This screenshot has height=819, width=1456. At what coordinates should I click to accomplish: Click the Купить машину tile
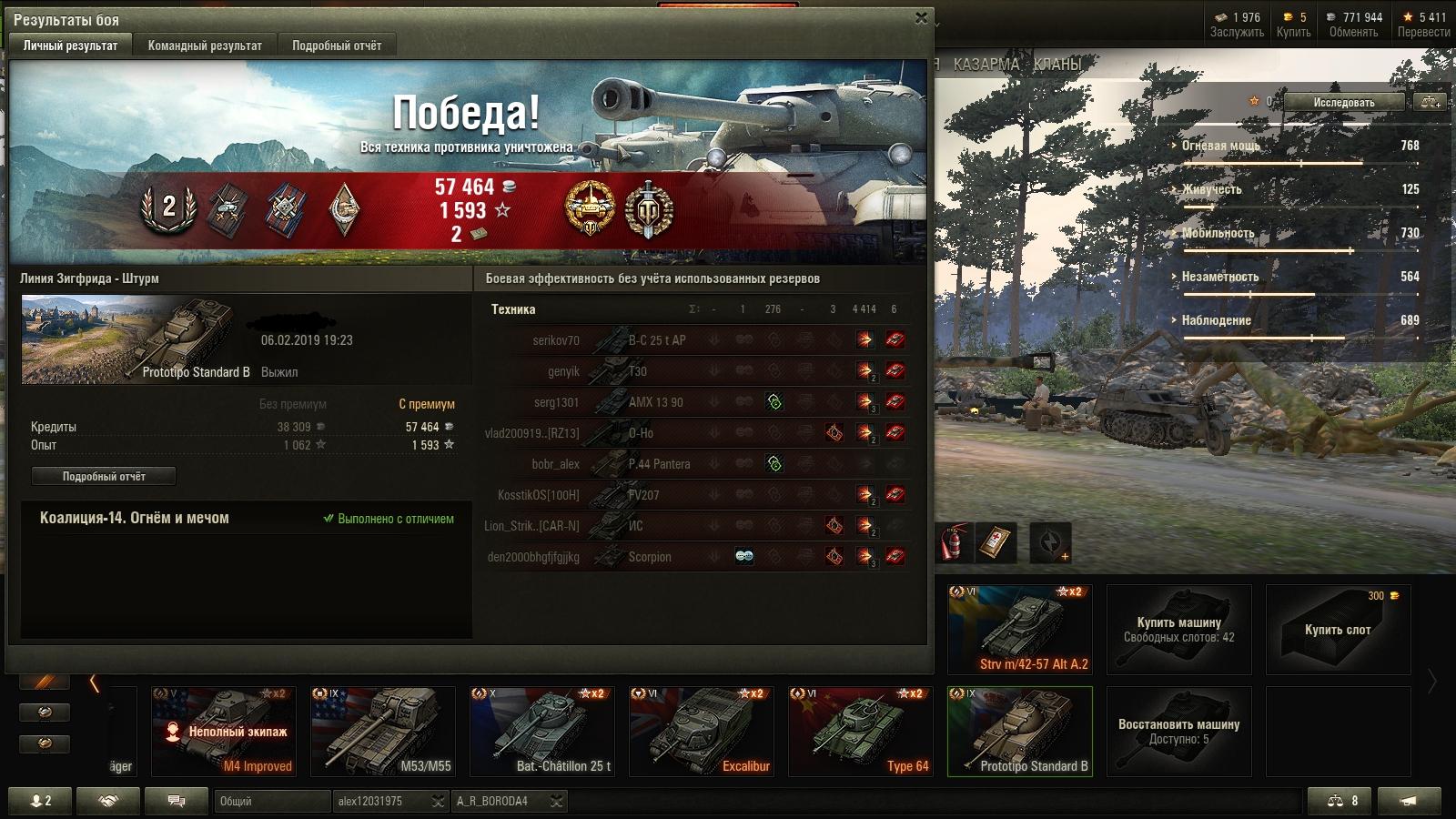[1178, 629]
